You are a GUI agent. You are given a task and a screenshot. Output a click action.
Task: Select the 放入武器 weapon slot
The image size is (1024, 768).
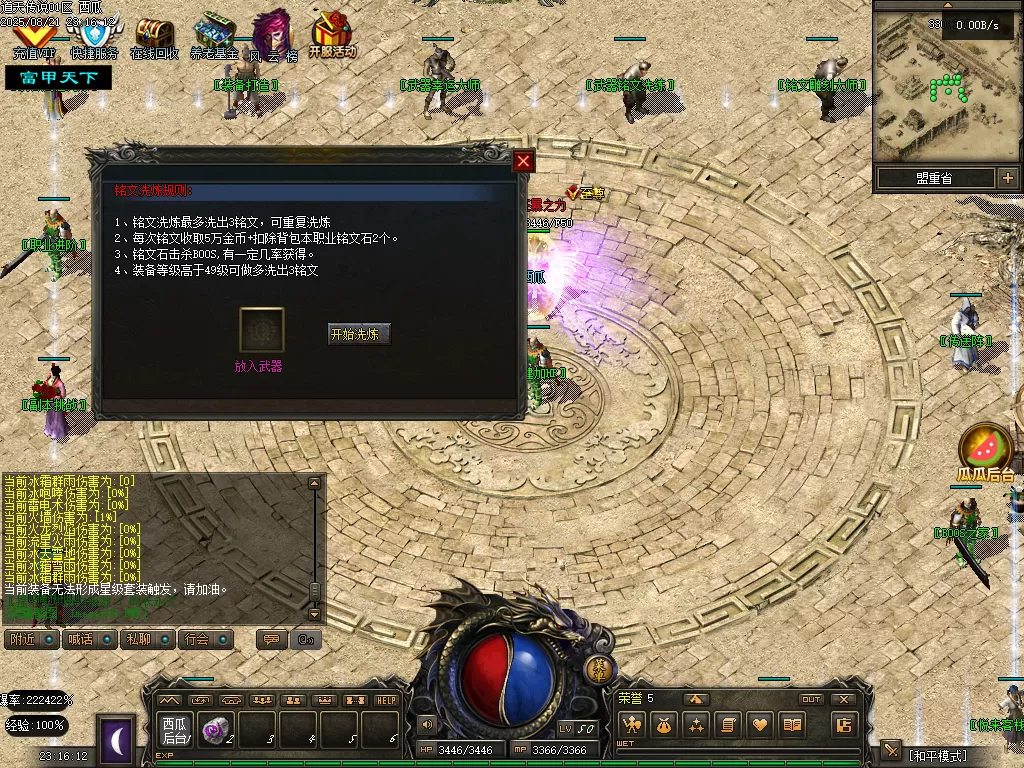(x=262, y=330)
